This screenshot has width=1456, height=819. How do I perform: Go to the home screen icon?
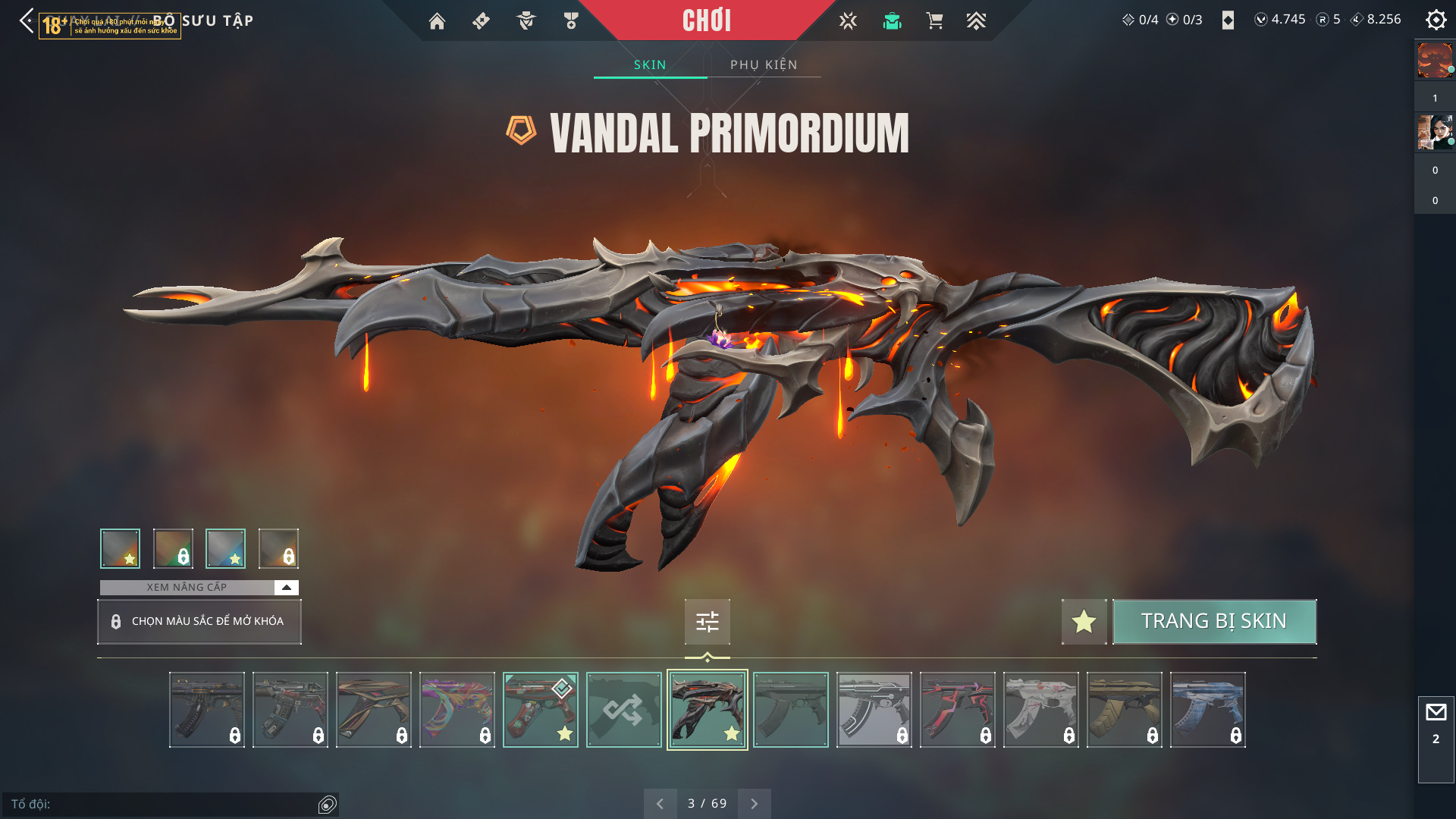click(437, 21)
